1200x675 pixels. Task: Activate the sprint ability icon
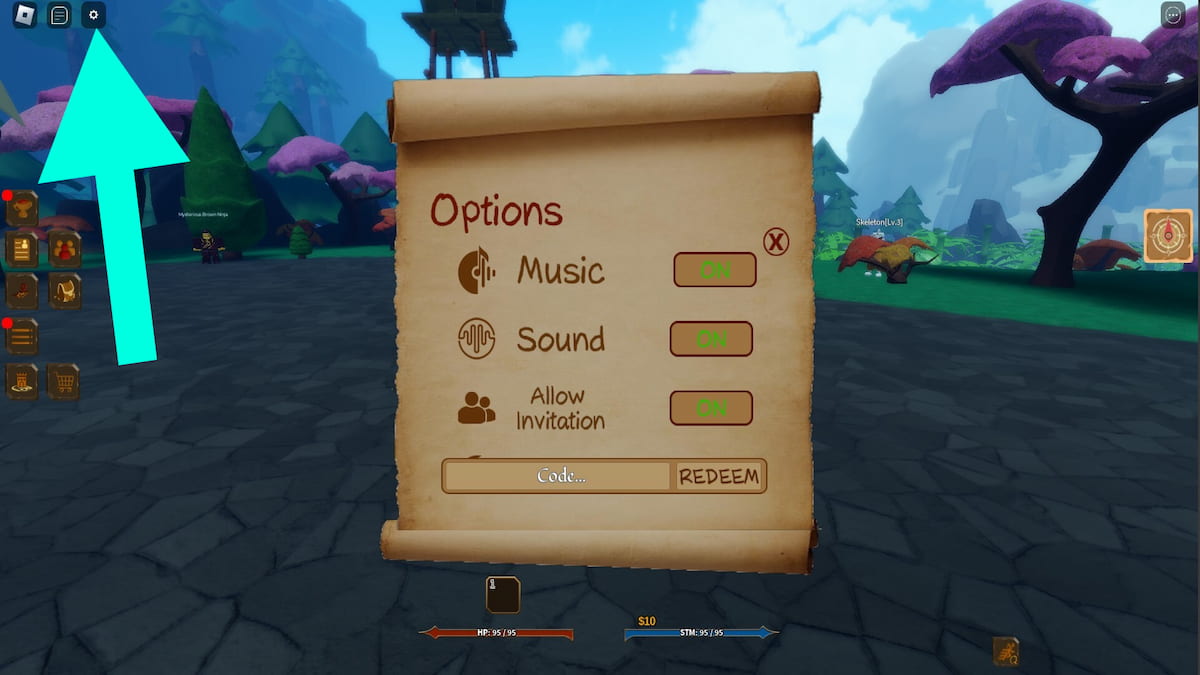(x=1005, y=652)
